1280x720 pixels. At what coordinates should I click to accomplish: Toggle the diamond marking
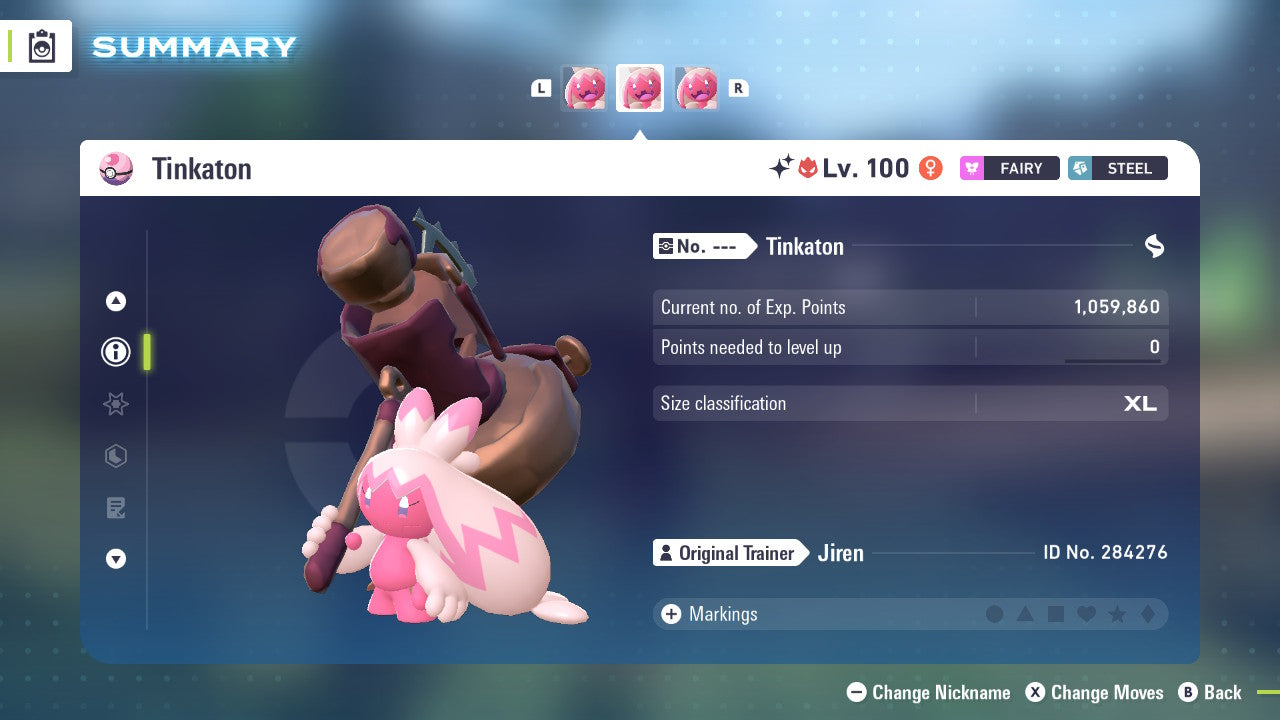1147,614
